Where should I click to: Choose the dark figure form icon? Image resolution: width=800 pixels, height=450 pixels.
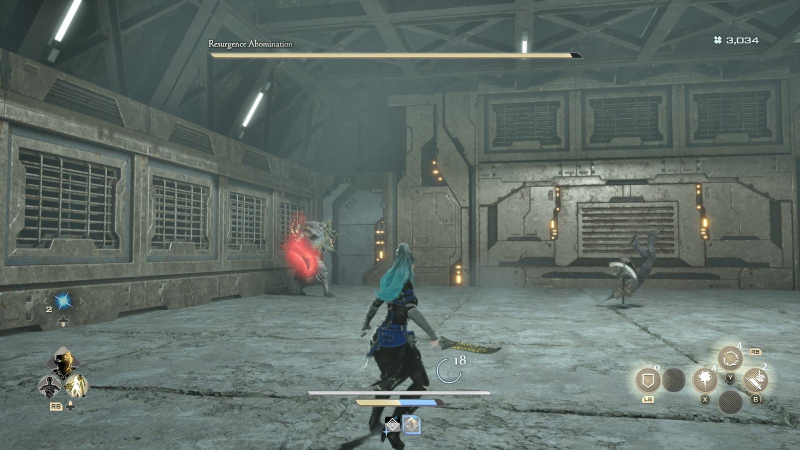coord(48,385)
